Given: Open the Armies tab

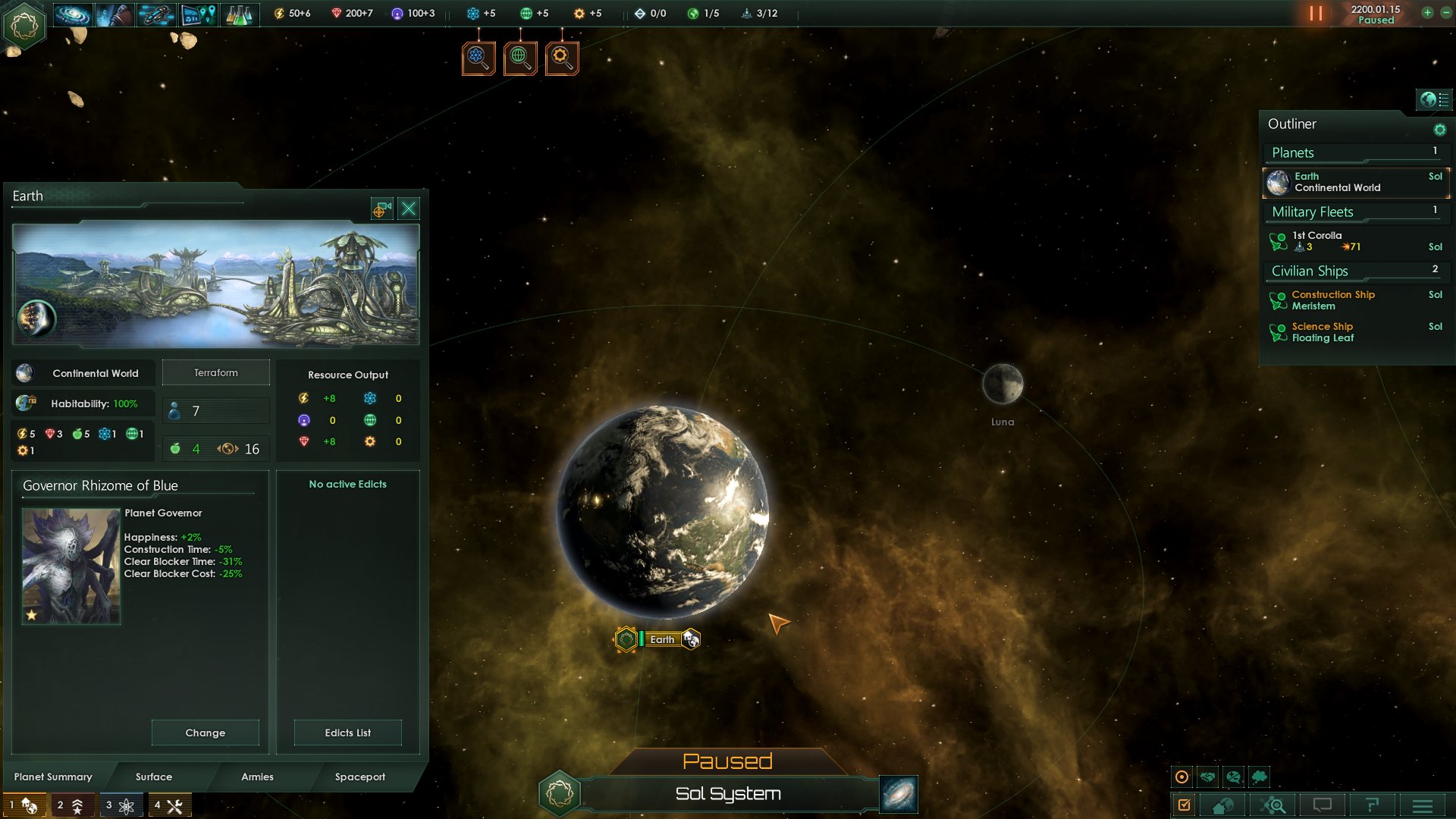Looking at the screenshot, I should click(x=257, y=777).
